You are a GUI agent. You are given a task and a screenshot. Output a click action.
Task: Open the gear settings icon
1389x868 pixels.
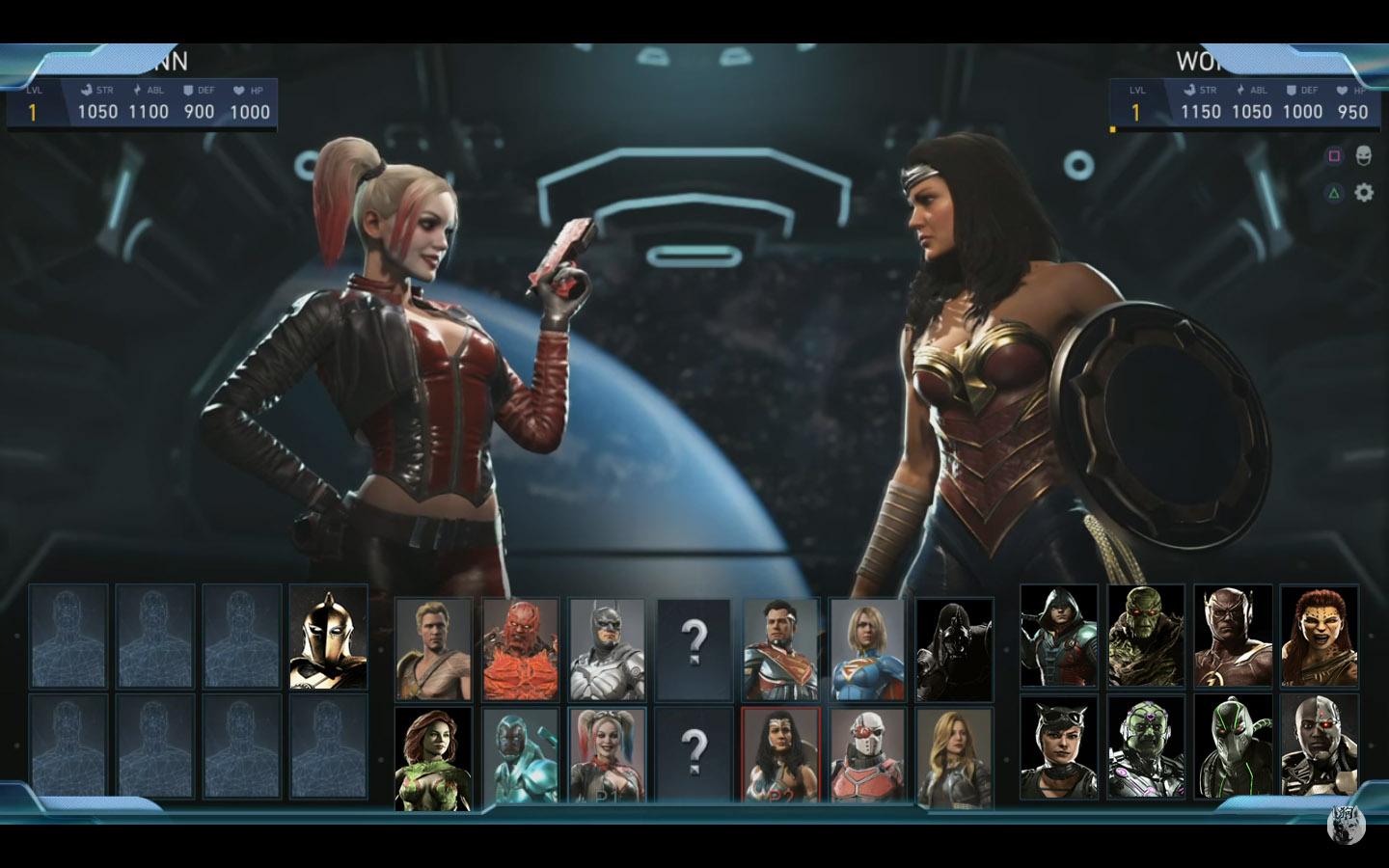(1364, 193)
